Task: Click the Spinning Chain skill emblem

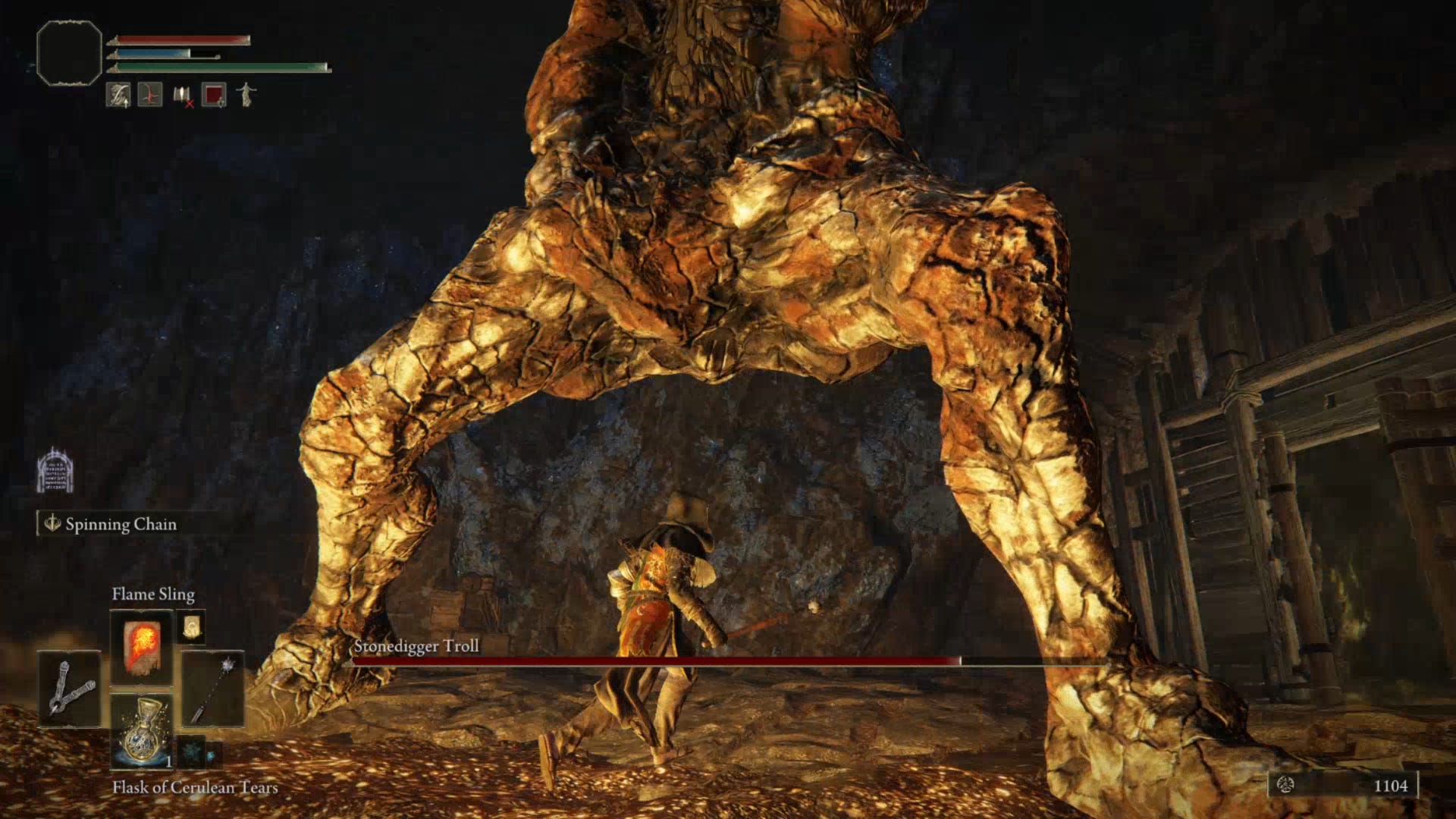Action: pyautogui.click(x=52, y=524)
